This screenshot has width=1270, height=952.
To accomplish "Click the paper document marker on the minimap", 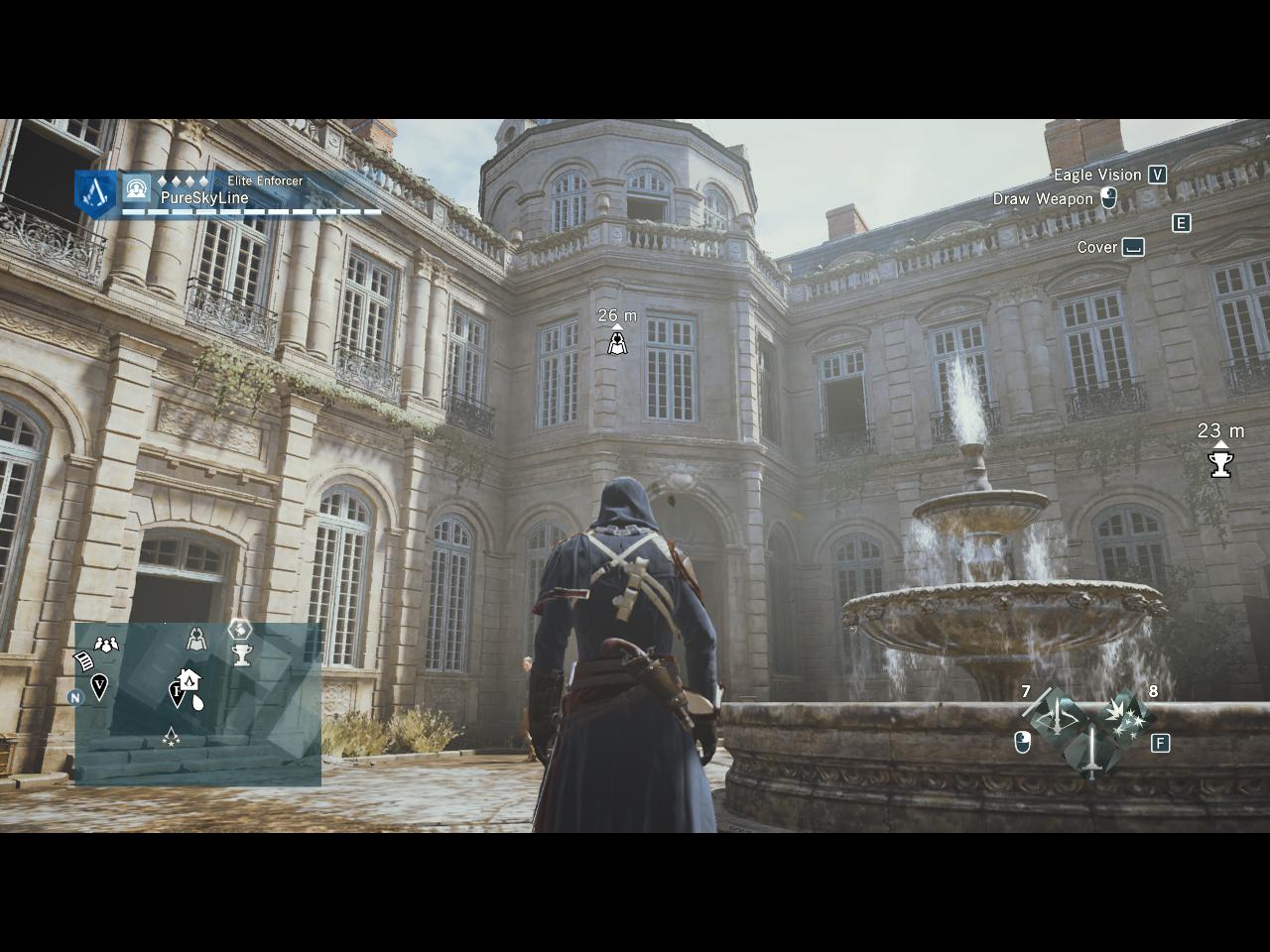I will [x=84, y=660].
